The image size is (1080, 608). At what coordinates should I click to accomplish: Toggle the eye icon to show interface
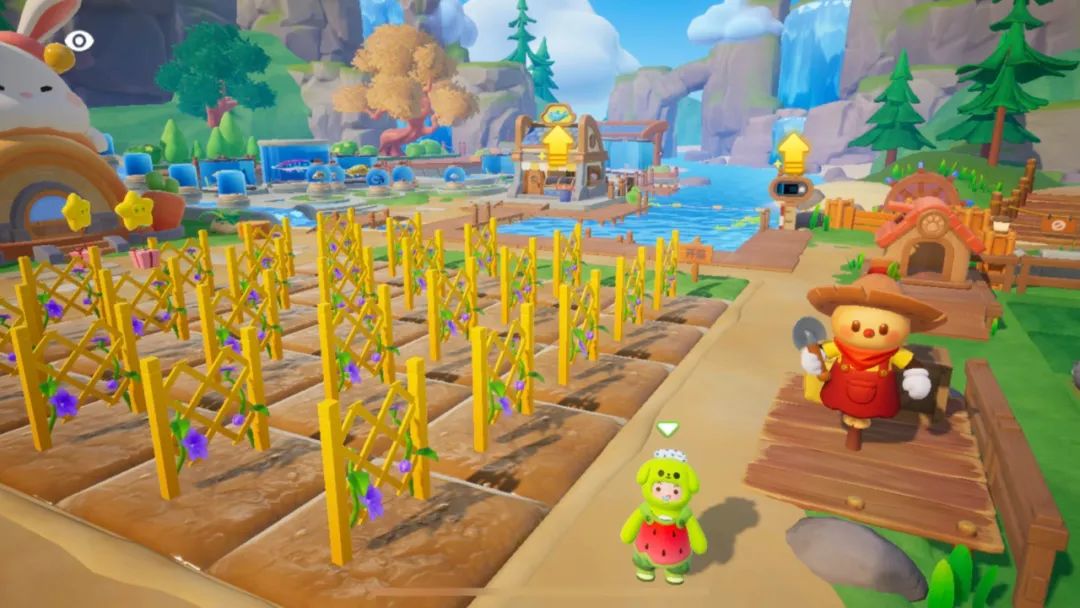(79, 41)
